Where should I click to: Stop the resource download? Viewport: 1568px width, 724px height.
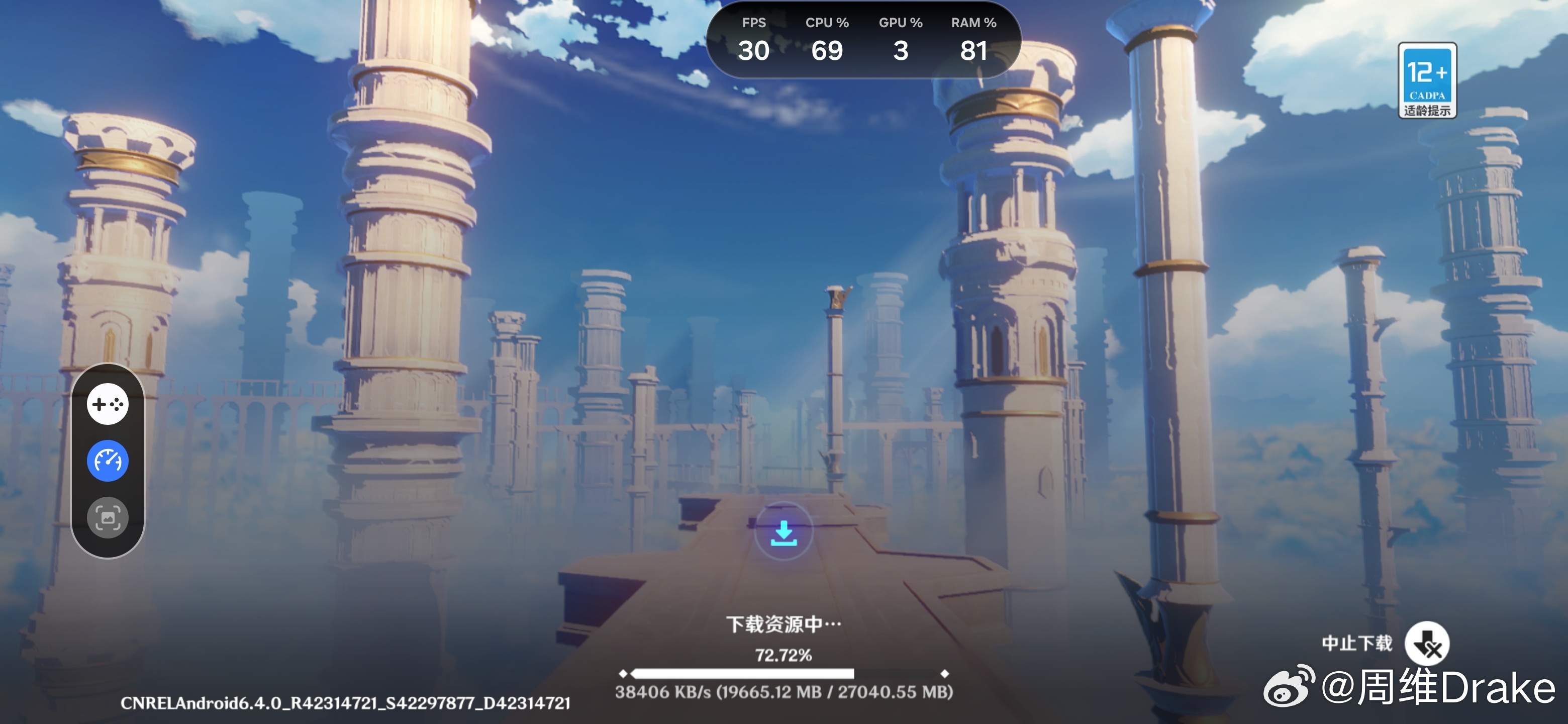coord(1426,644)
